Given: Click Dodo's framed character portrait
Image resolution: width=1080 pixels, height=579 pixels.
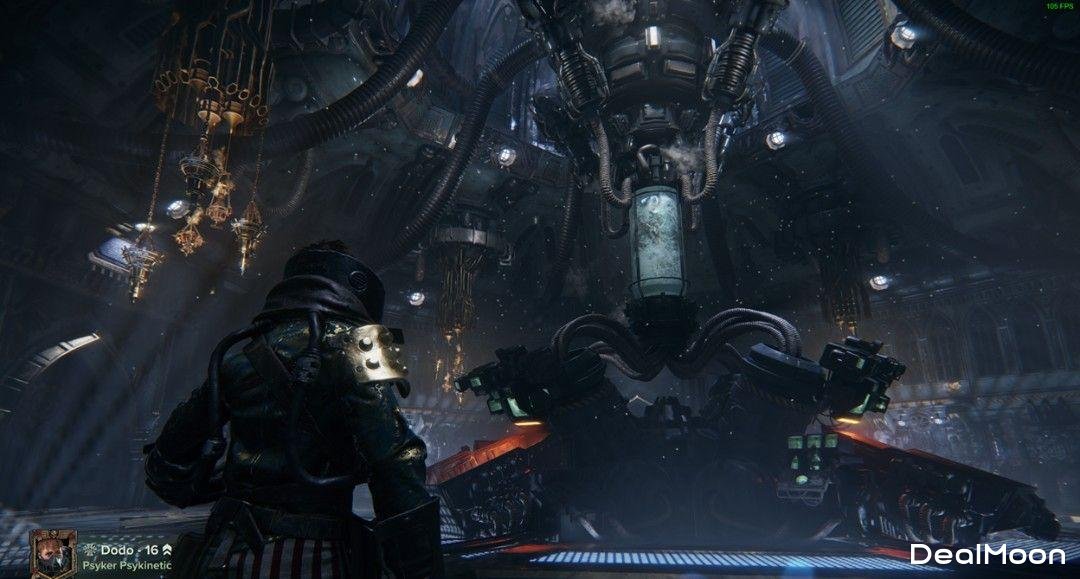Looking at the screenshot, I should 51,554.
